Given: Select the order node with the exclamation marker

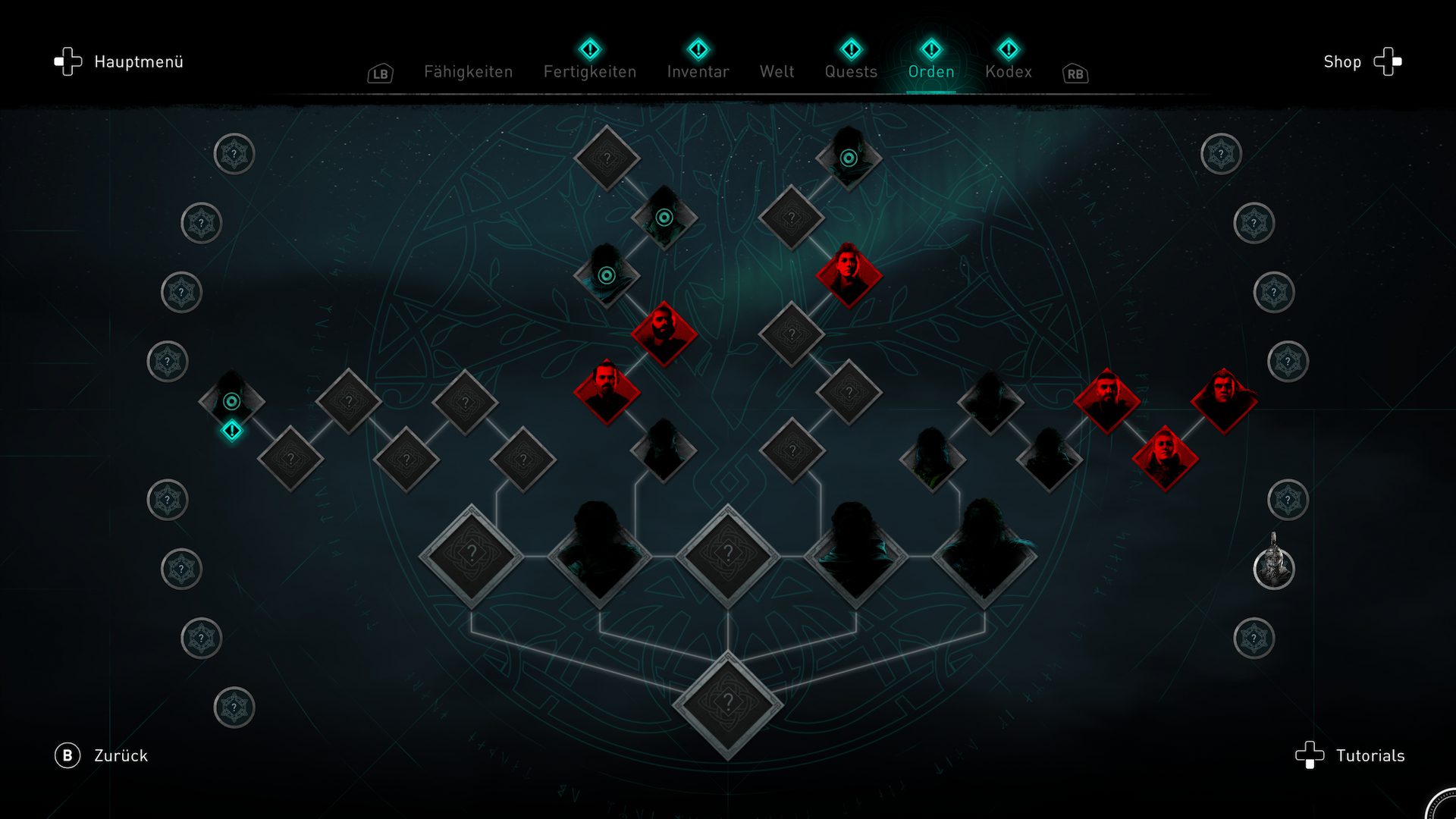Looking at the screenshot, I should pos(231,402).
